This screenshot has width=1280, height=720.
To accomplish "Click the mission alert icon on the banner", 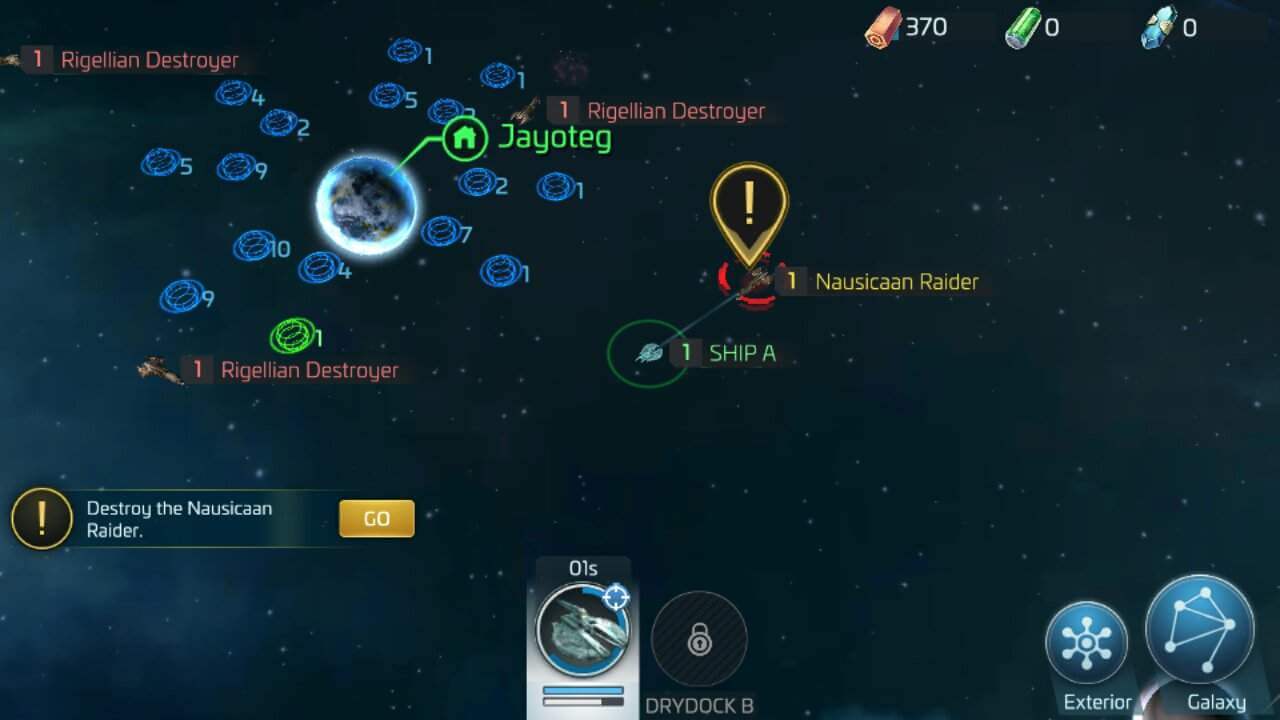I will point(40,518).
